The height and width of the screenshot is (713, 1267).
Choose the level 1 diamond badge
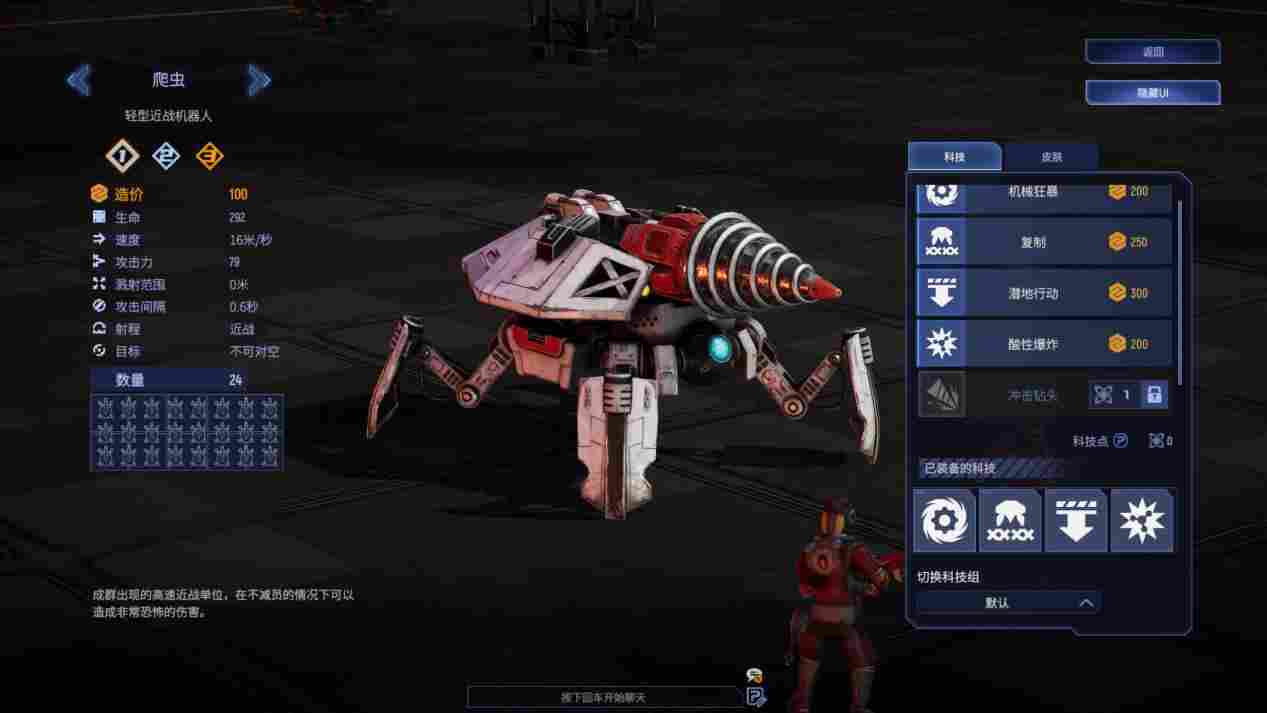(122, 156)
